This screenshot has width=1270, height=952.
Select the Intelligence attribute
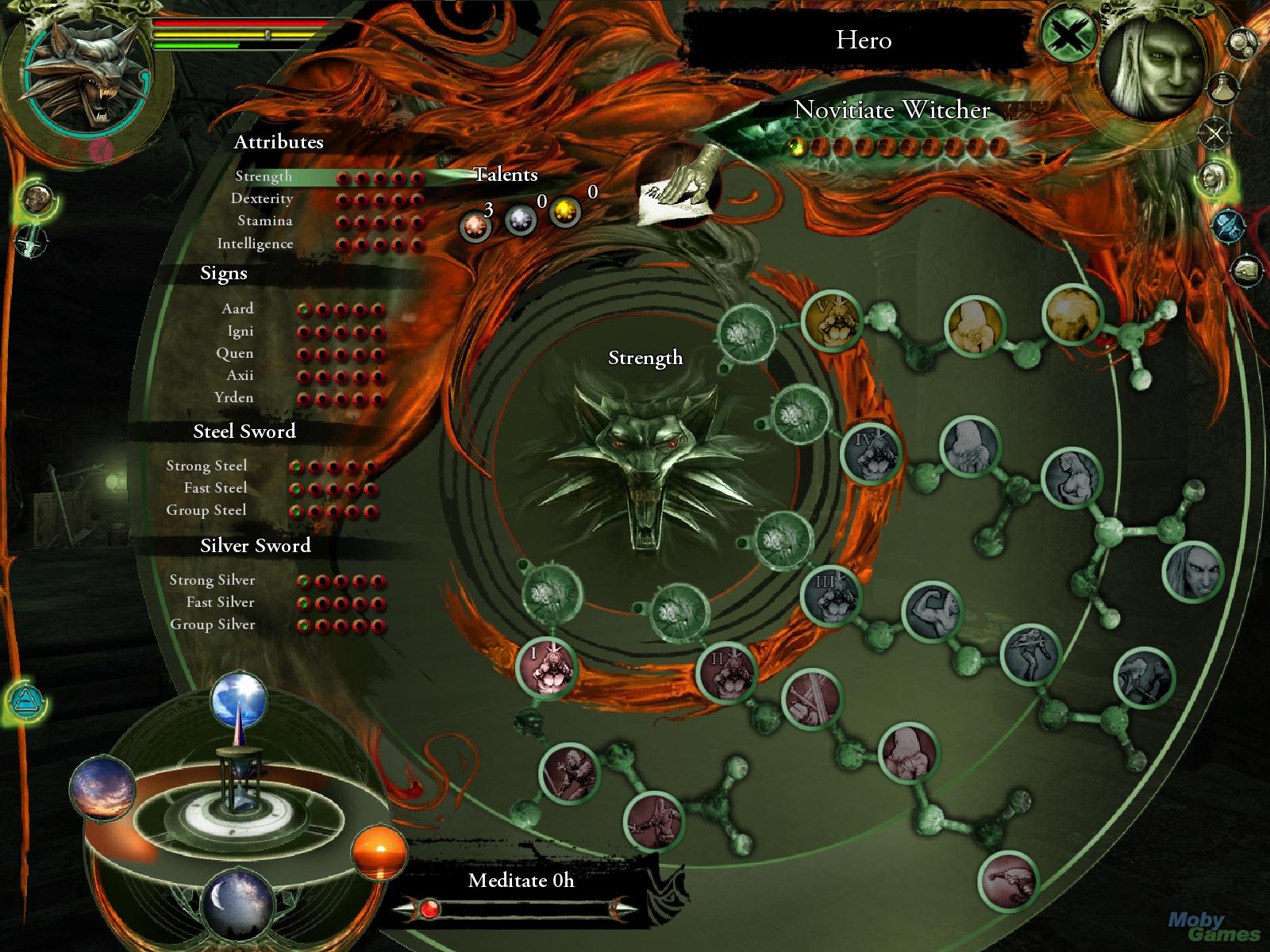(255, 244)
